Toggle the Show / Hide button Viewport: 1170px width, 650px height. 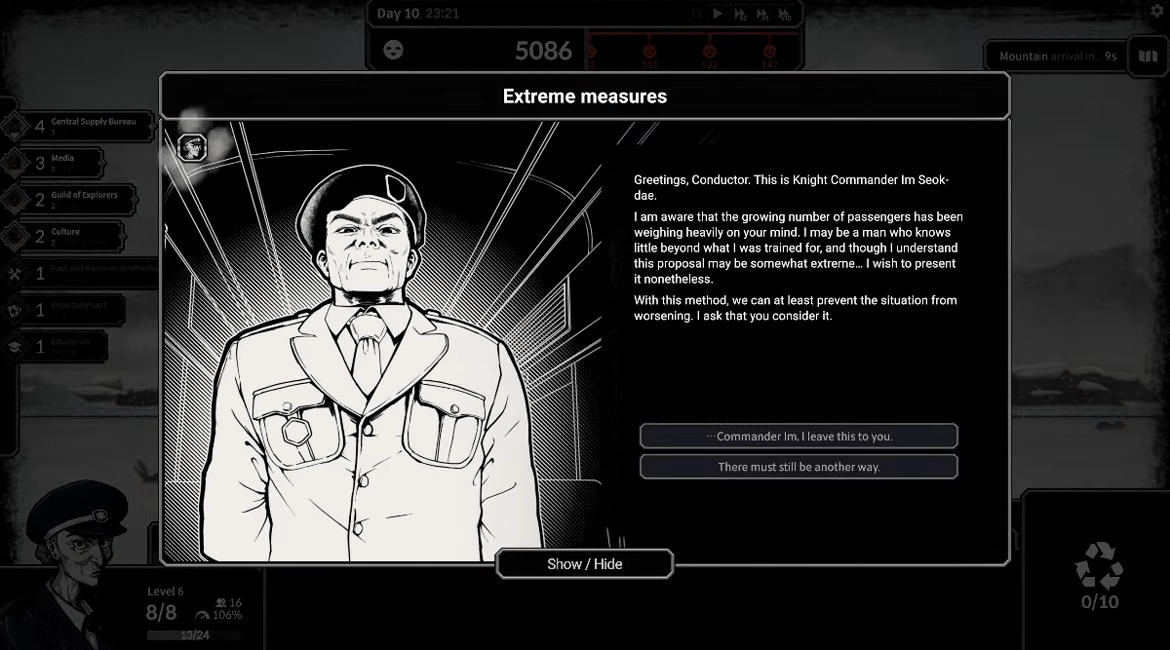click(x=584, y=564)
